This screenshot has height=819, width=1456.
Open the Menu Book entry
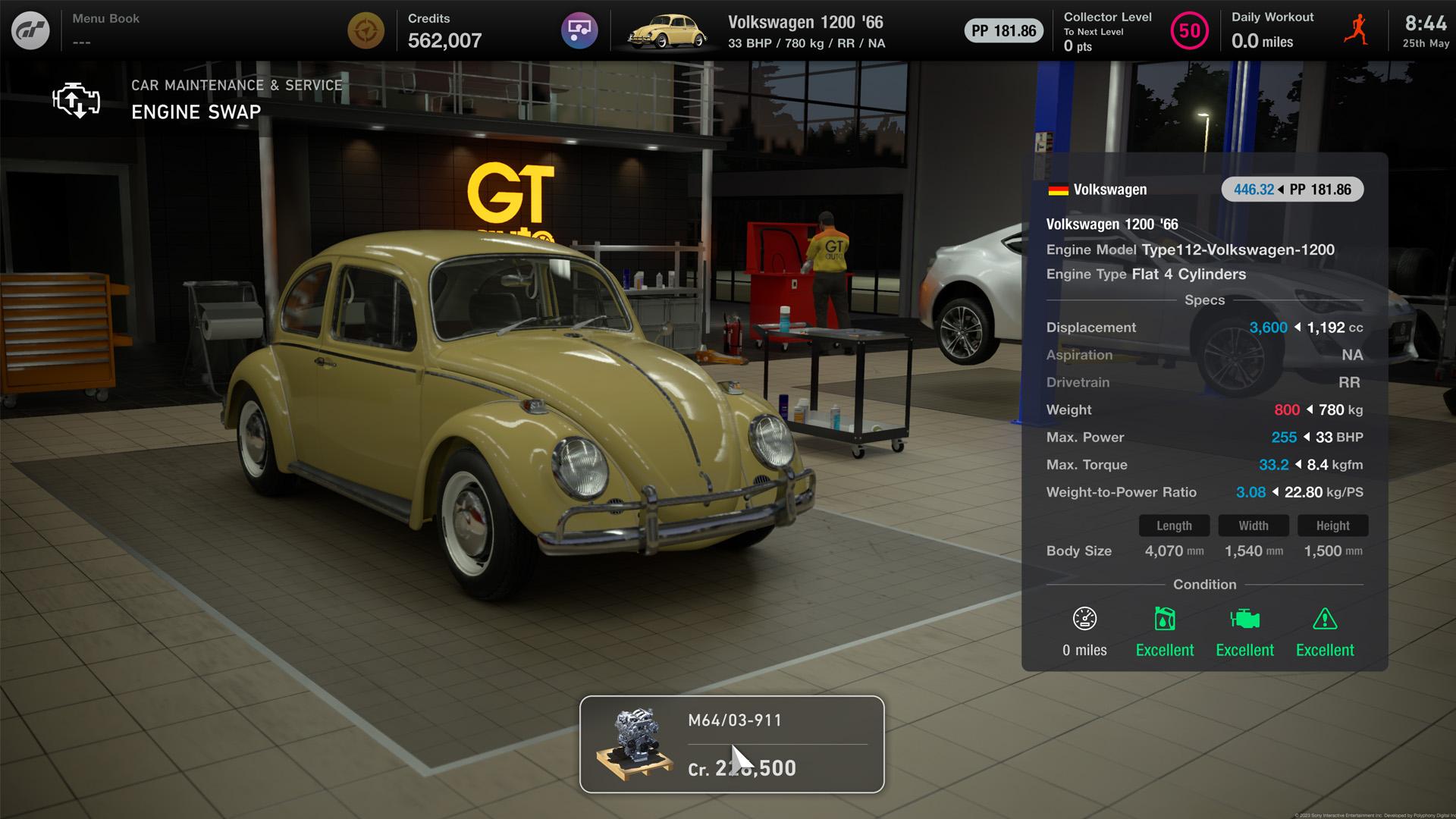(105, 18)
